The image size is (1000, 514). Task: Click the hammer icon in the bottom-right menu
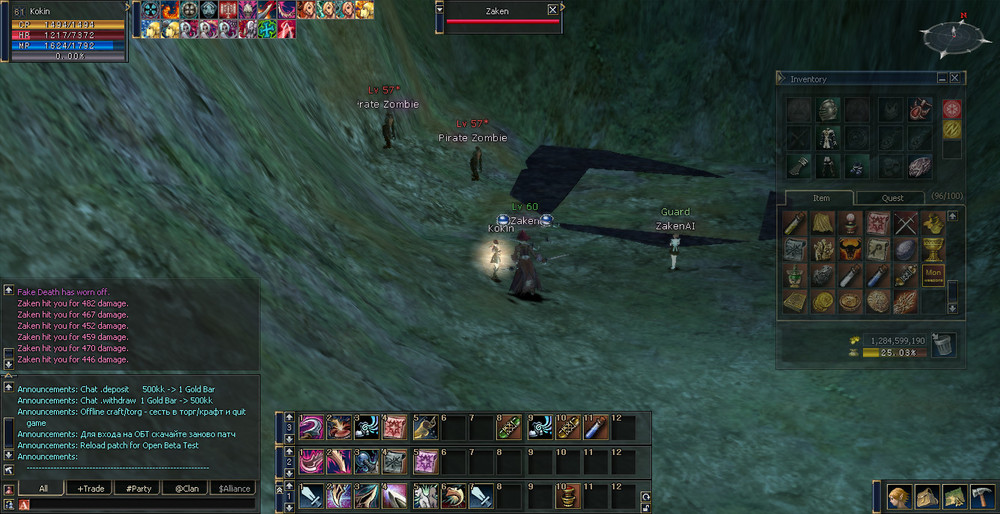980,496
